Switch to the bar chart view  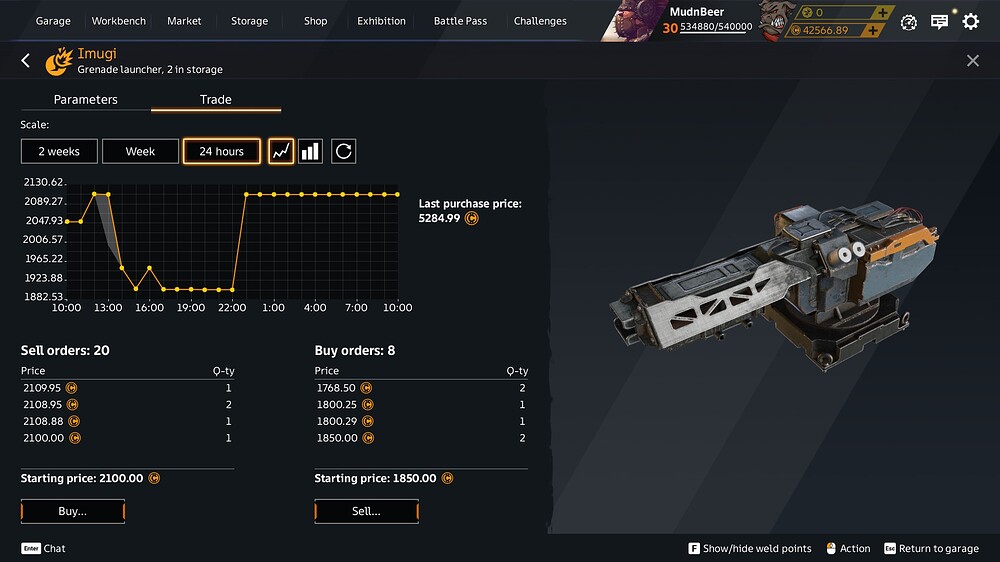tap(311, 151)
